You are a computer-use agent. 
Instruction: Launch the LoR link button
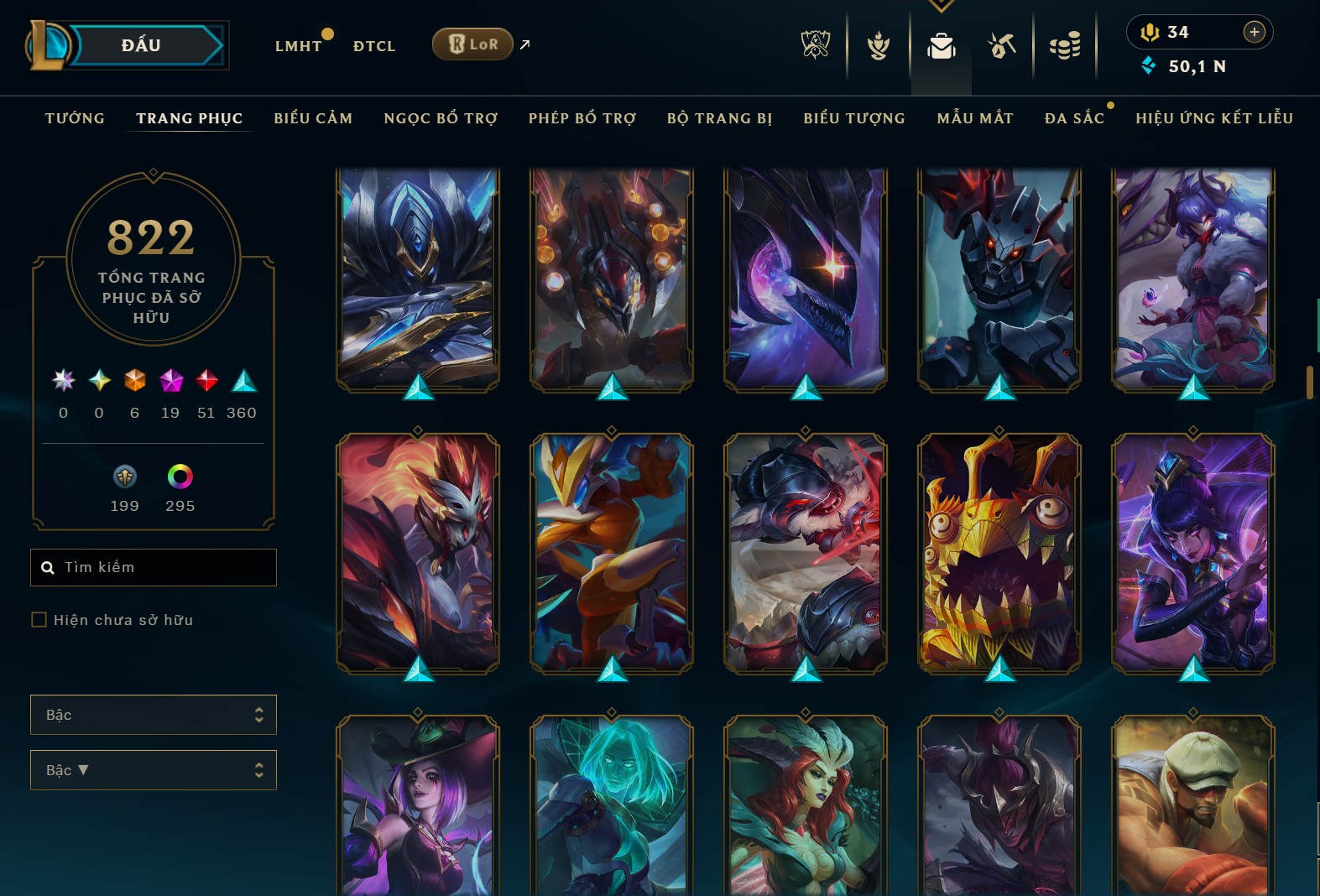tap(473, 44)
